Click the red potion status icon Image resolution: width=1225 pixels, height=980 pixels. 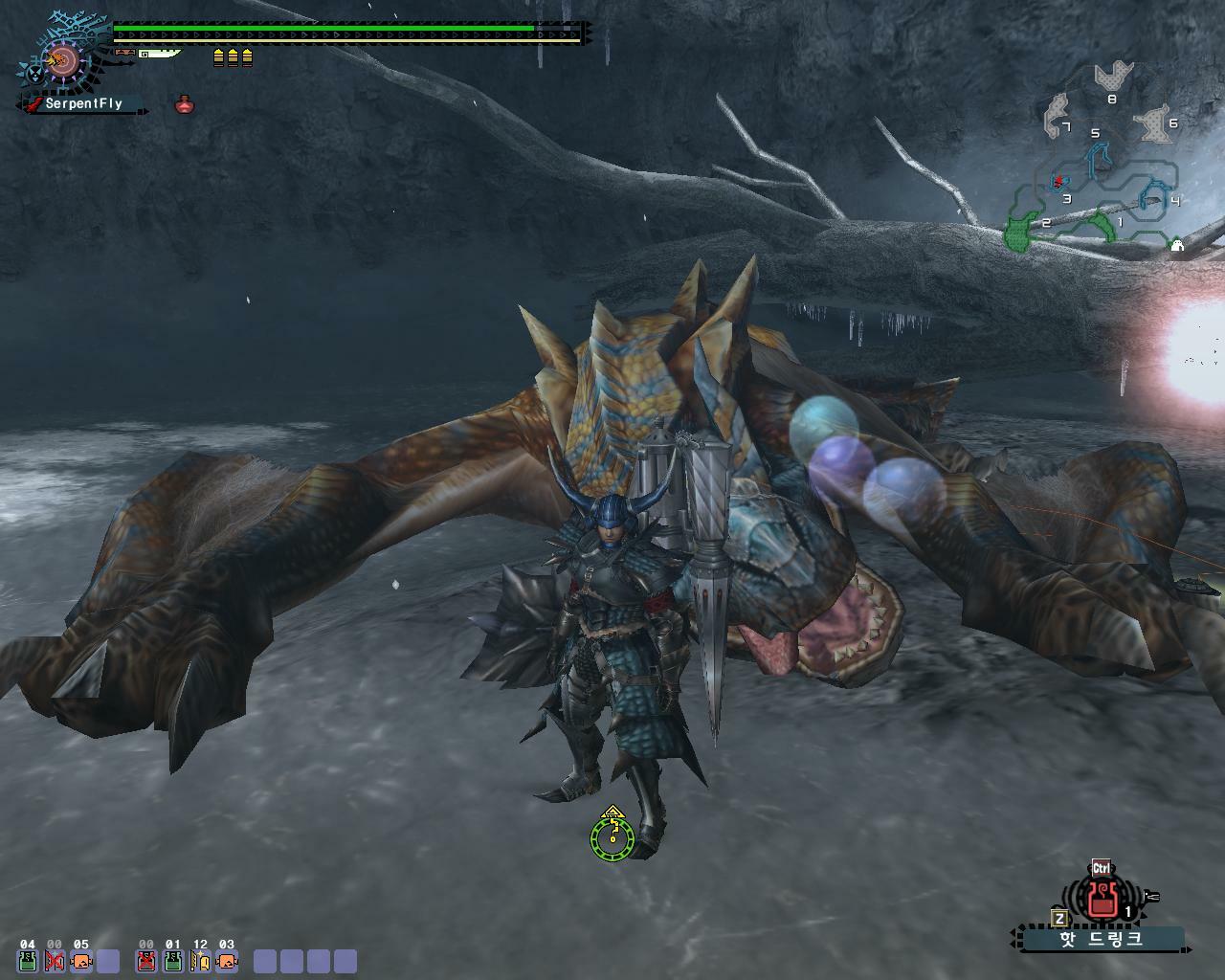pyautogui.click(x=185, y=104)
